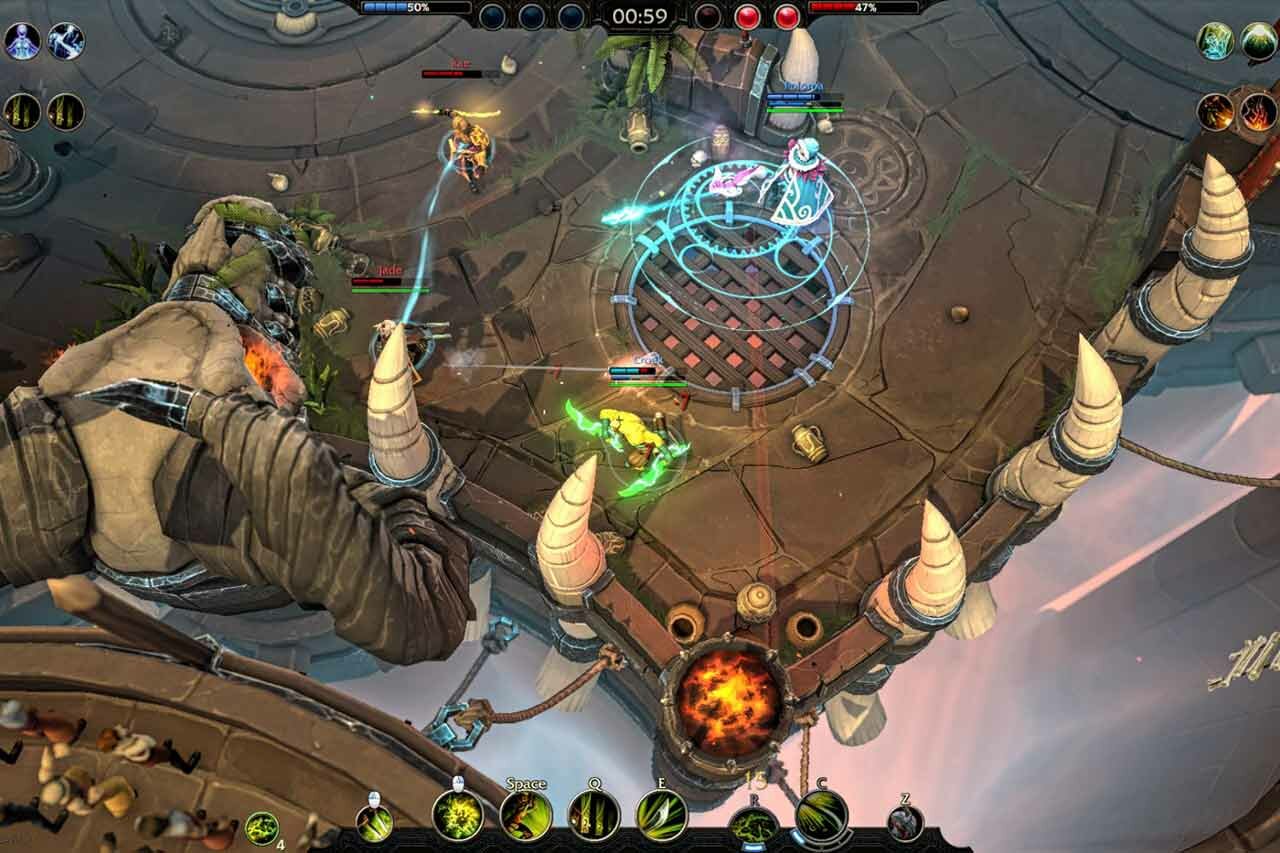Select the green dome enemy battlerite icon
1280x853 pixels.
[x=1259, y=41]
